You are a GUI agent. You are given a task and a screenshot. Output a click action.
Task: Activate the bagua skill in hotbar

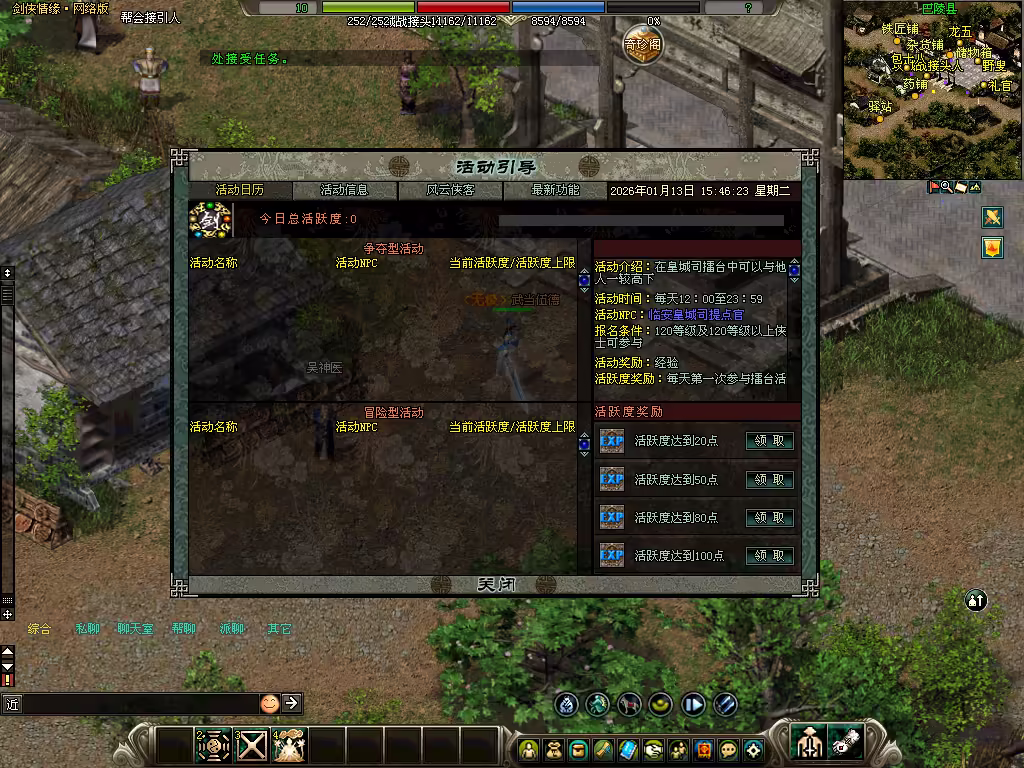coord(213,746)
